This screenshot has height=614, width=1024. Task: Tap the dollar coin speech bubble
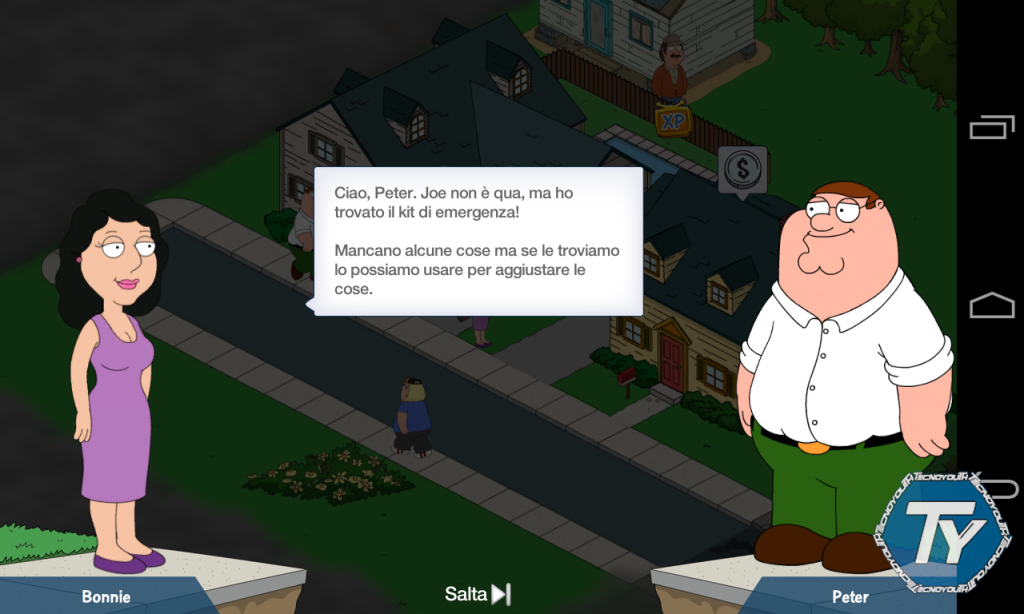coord(742,170)
